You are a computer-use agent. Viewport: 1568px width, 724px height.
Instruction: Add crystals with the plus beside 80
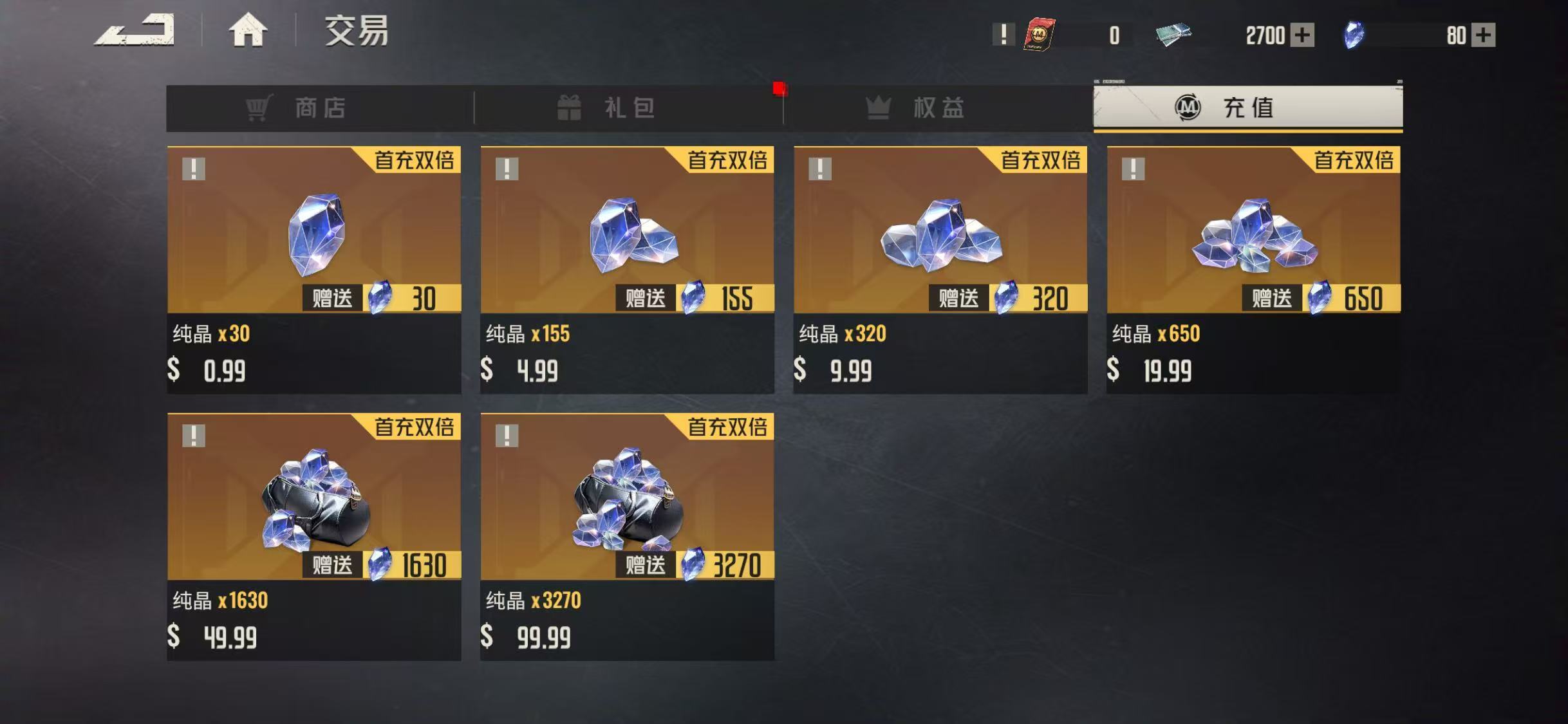click(1484, 35)
